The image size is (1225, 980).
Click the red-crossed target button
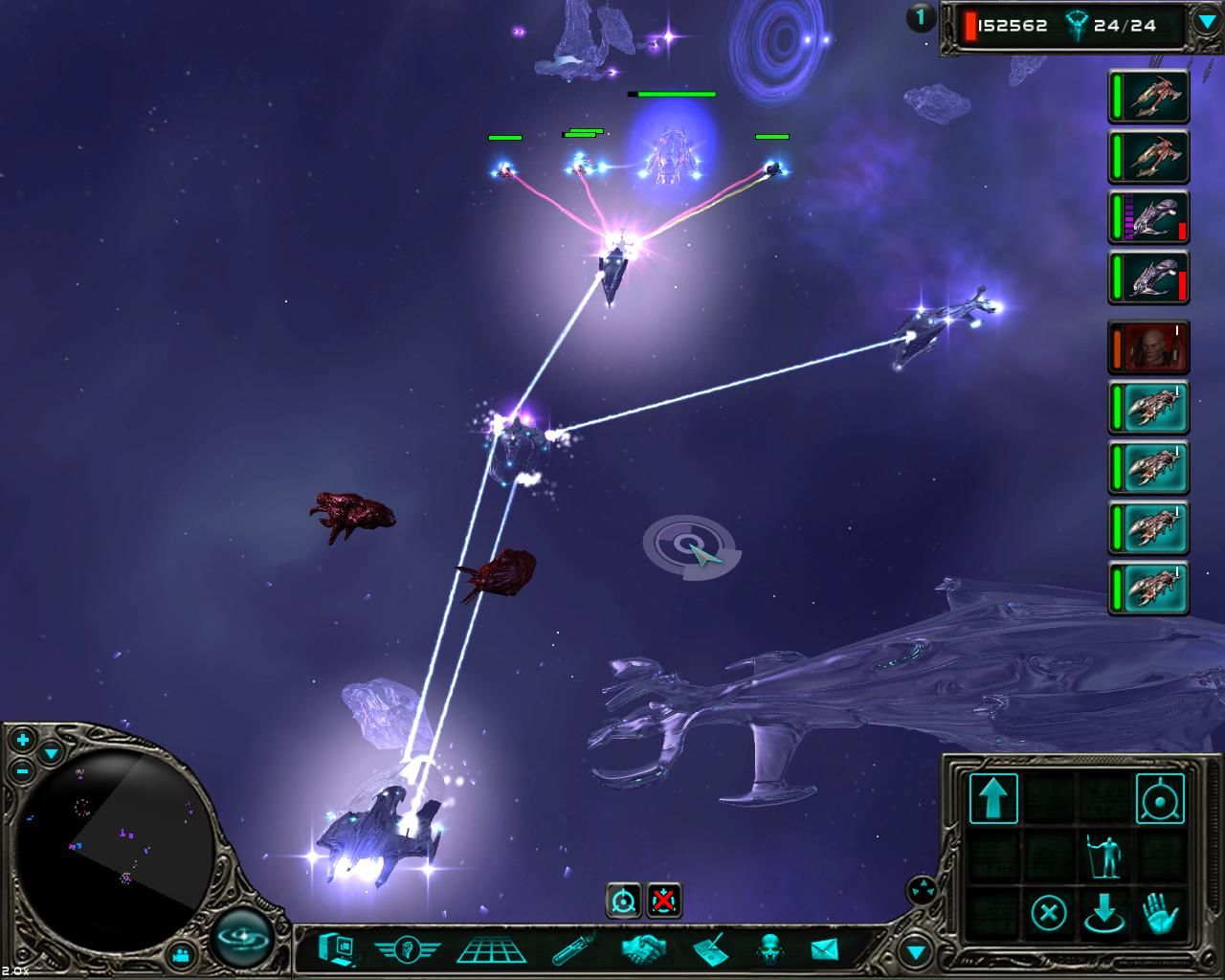[x=664, y=901]
